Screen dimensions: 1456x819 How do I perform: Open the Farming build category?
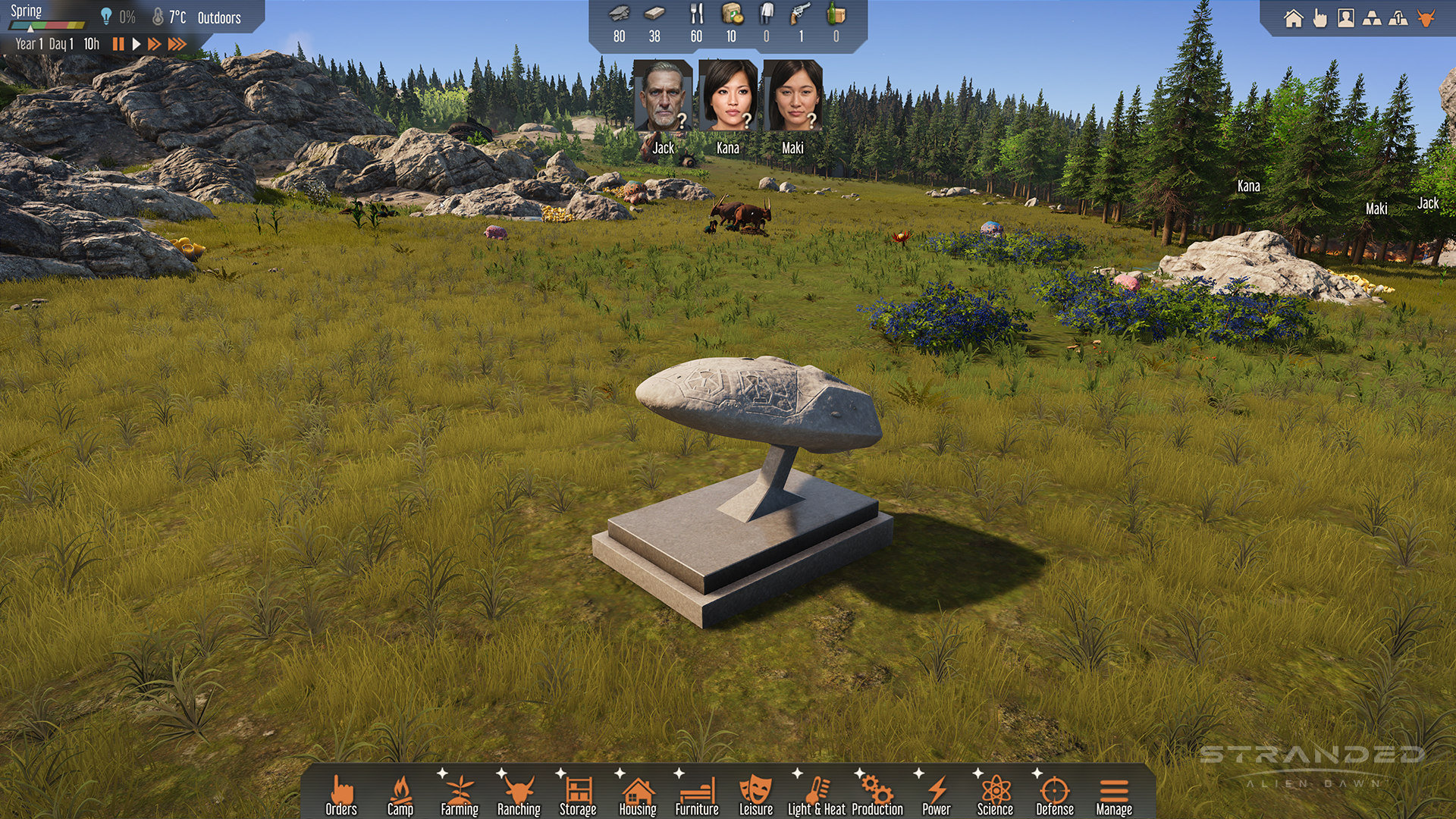point(460,795)
